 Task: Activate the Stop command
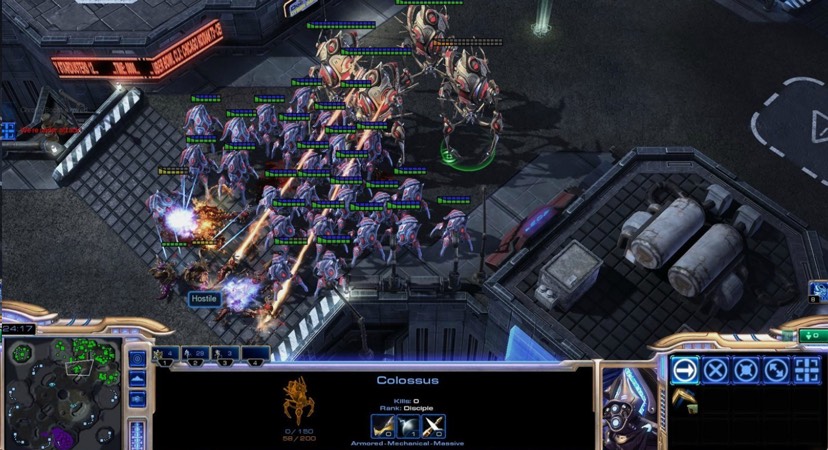pos(715,370)
